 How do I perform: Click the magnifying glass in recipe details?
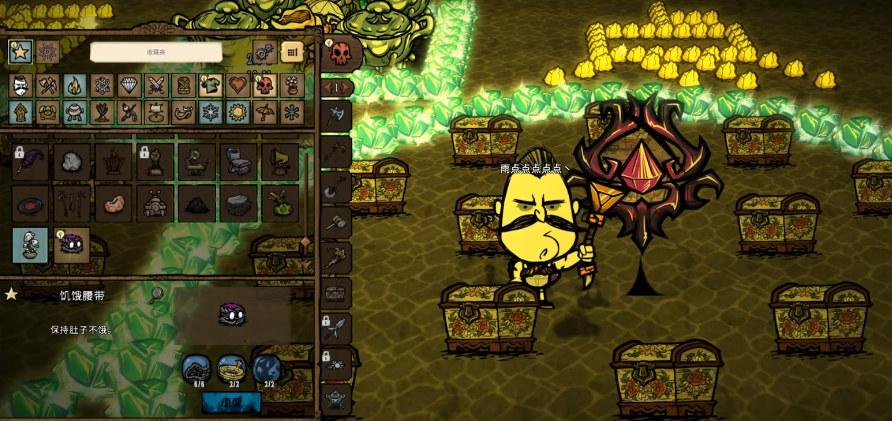[x=157, y=294]
